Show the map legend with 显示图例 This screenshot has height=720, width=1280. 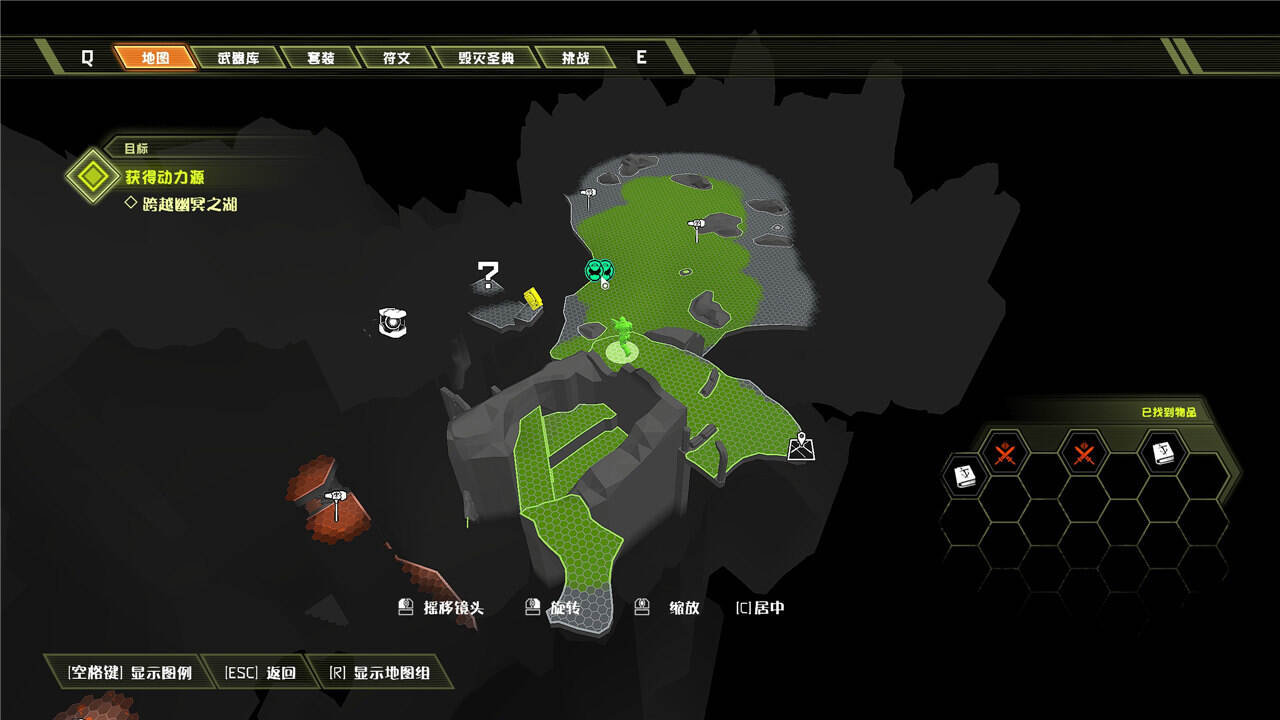(x=130, y=673)
